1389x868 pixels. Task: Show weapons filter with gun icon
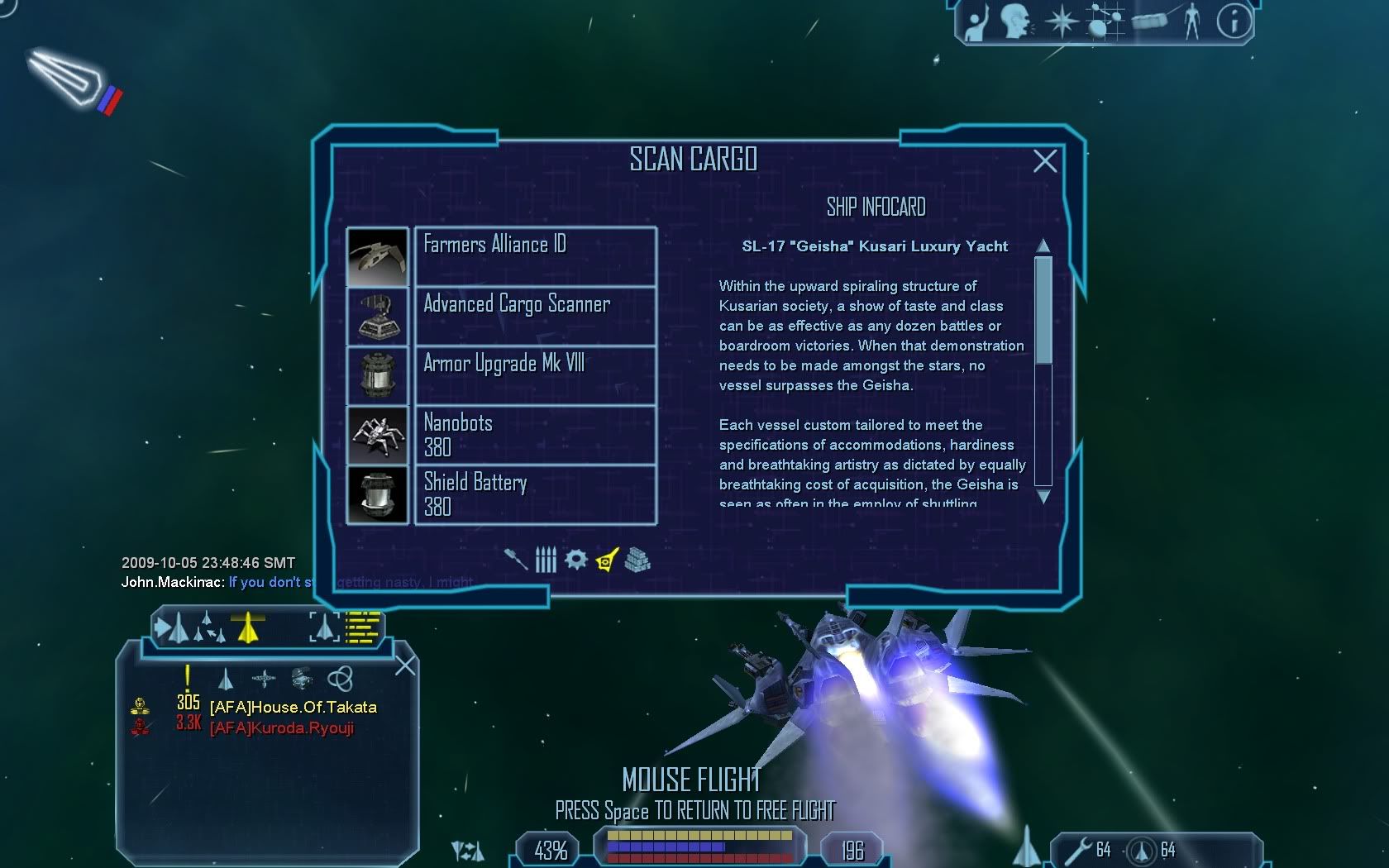[516, 560]
